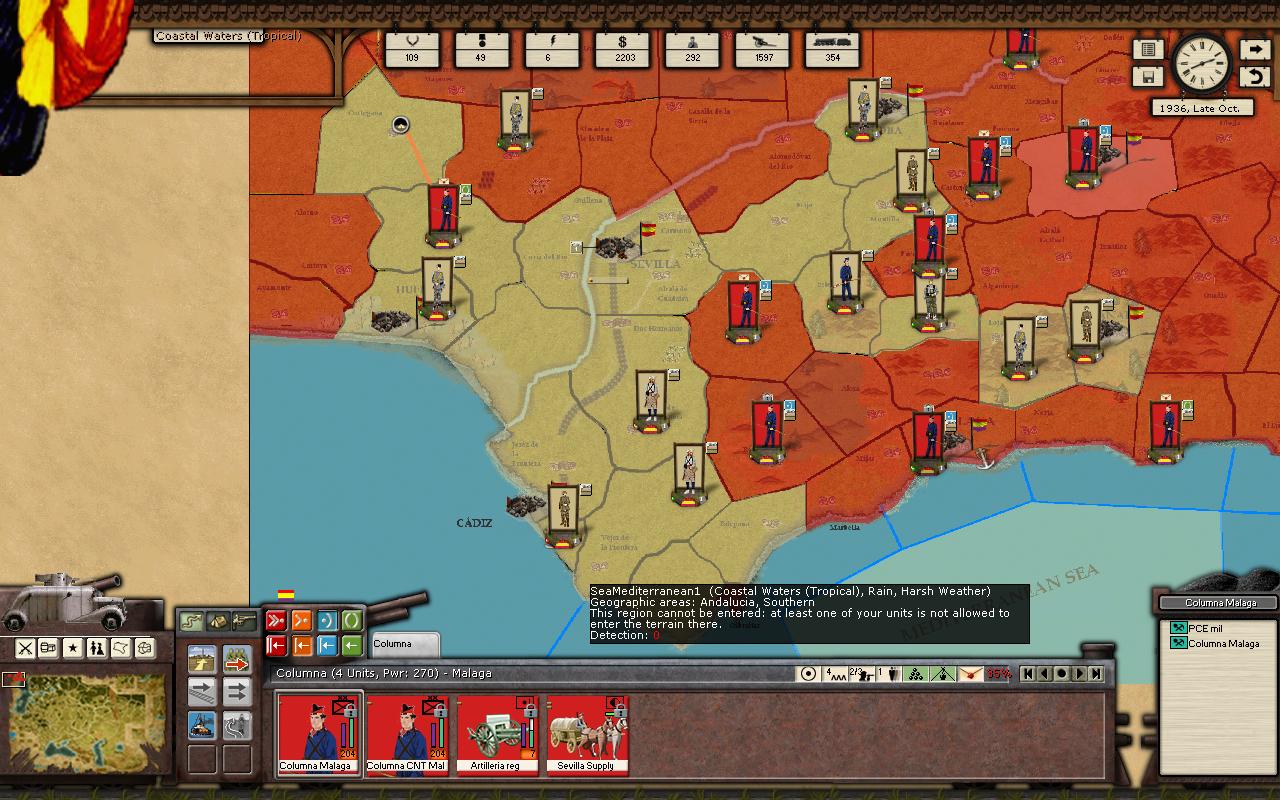Choose the orange offensive posture icon
This screenshot has height=800, width=1280.
point(301,621)
